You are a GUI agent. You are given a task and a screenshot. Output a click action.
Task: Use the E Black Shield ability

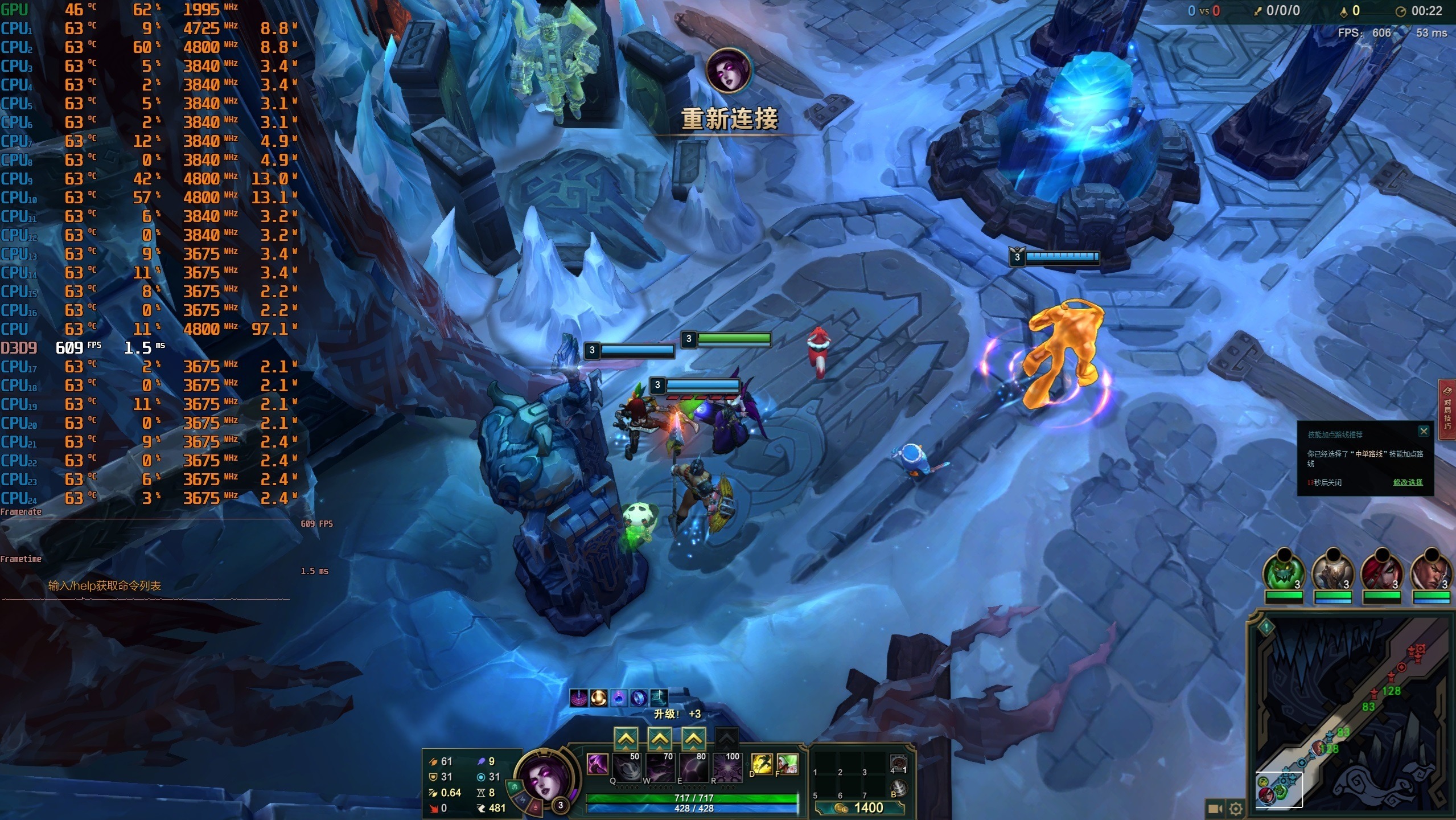tap(694, 768)
